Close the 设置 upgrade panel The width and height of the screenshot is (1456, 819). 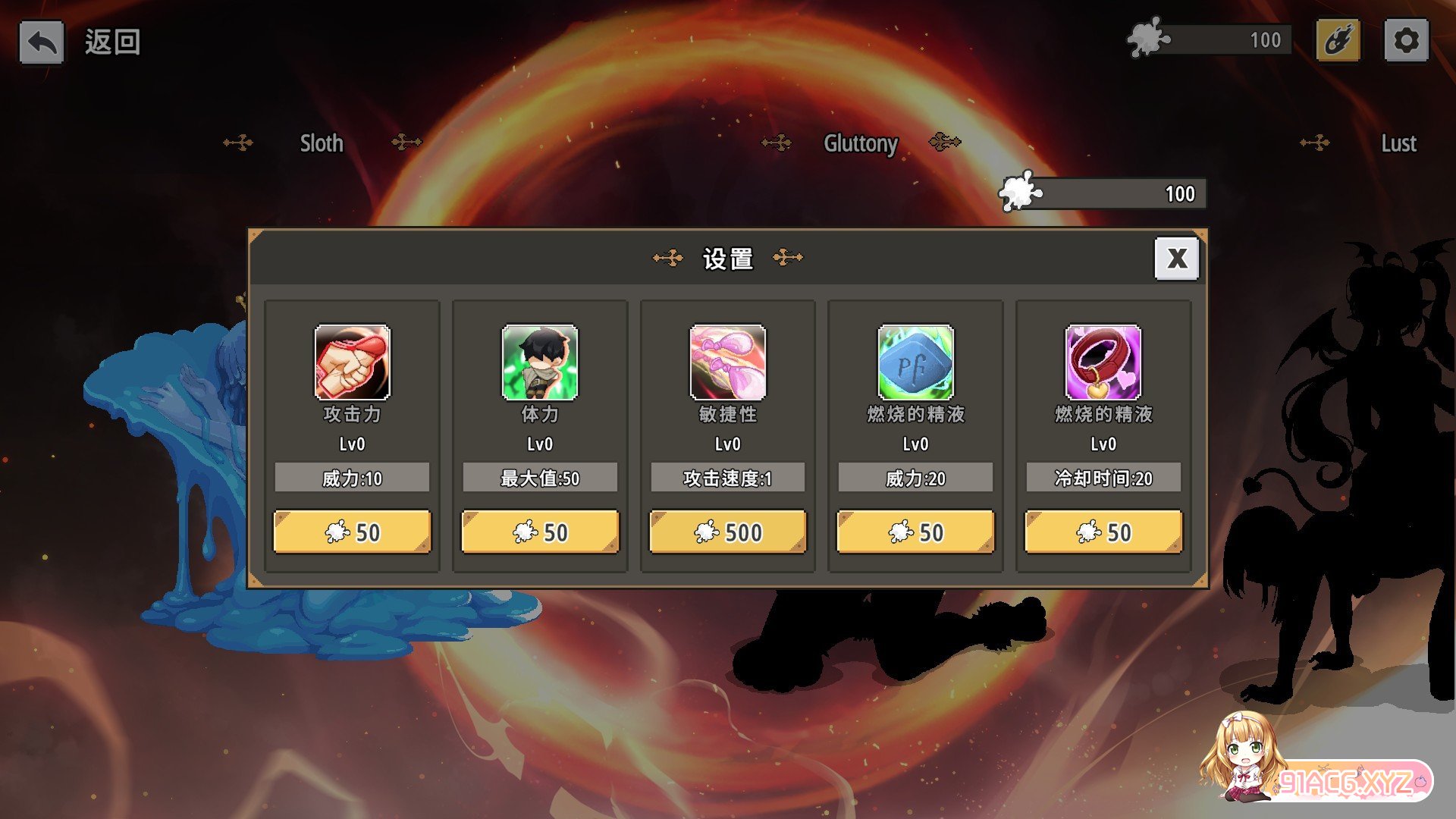point(1176,259)
